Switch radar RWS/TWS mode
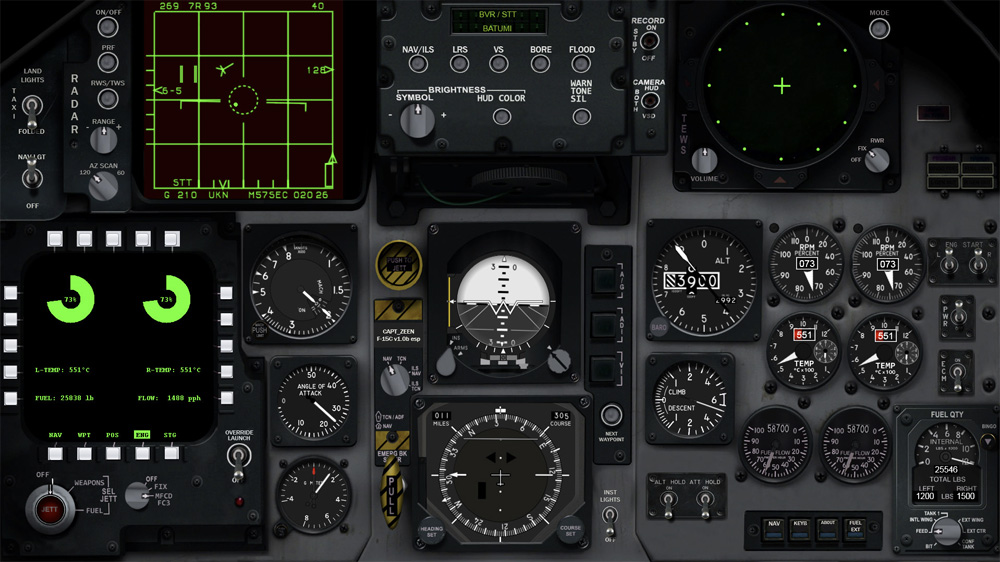 tap(107, 98)
